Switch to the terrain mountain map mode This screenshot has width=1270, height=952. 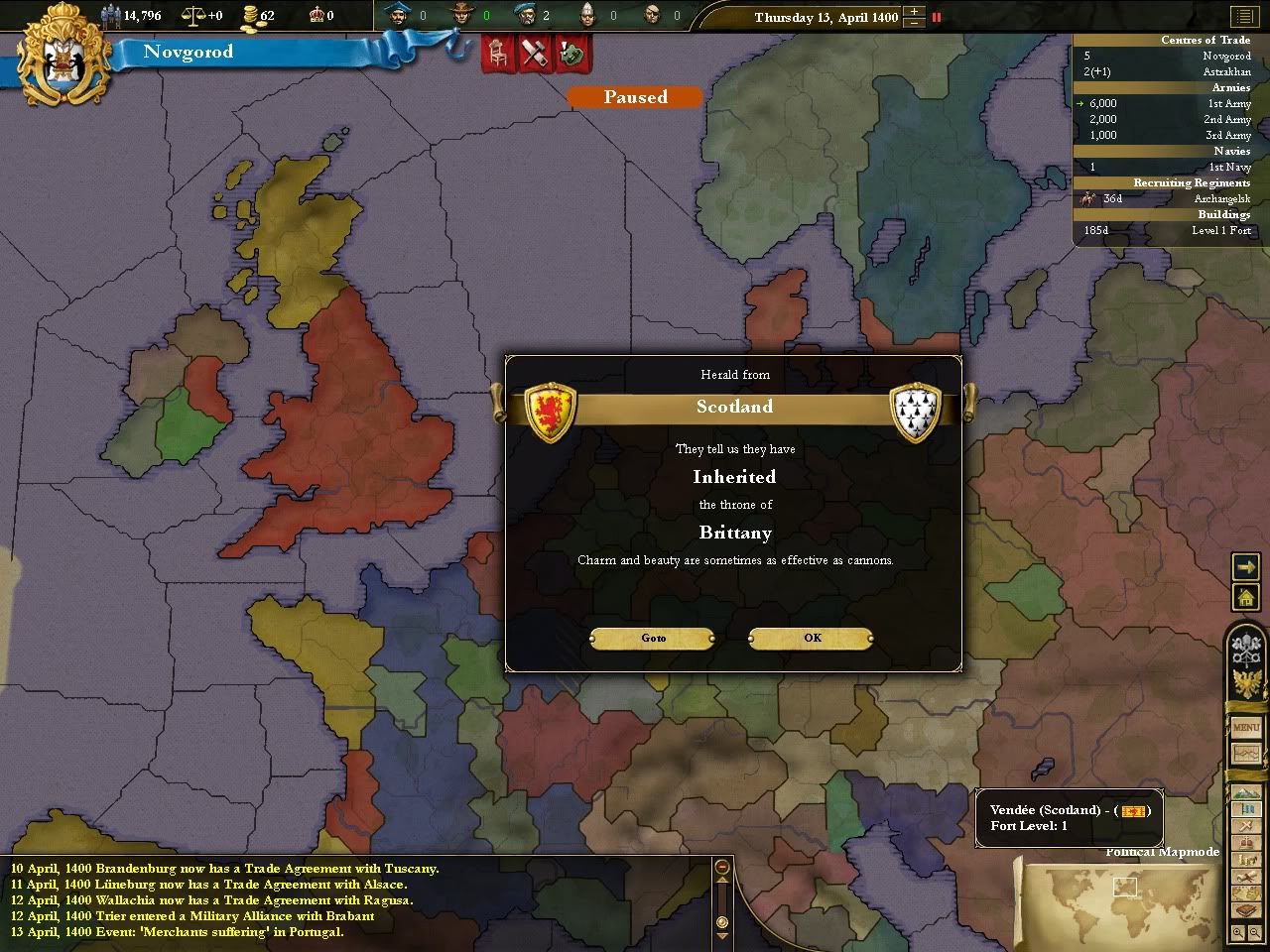(x=1244, y=794)
